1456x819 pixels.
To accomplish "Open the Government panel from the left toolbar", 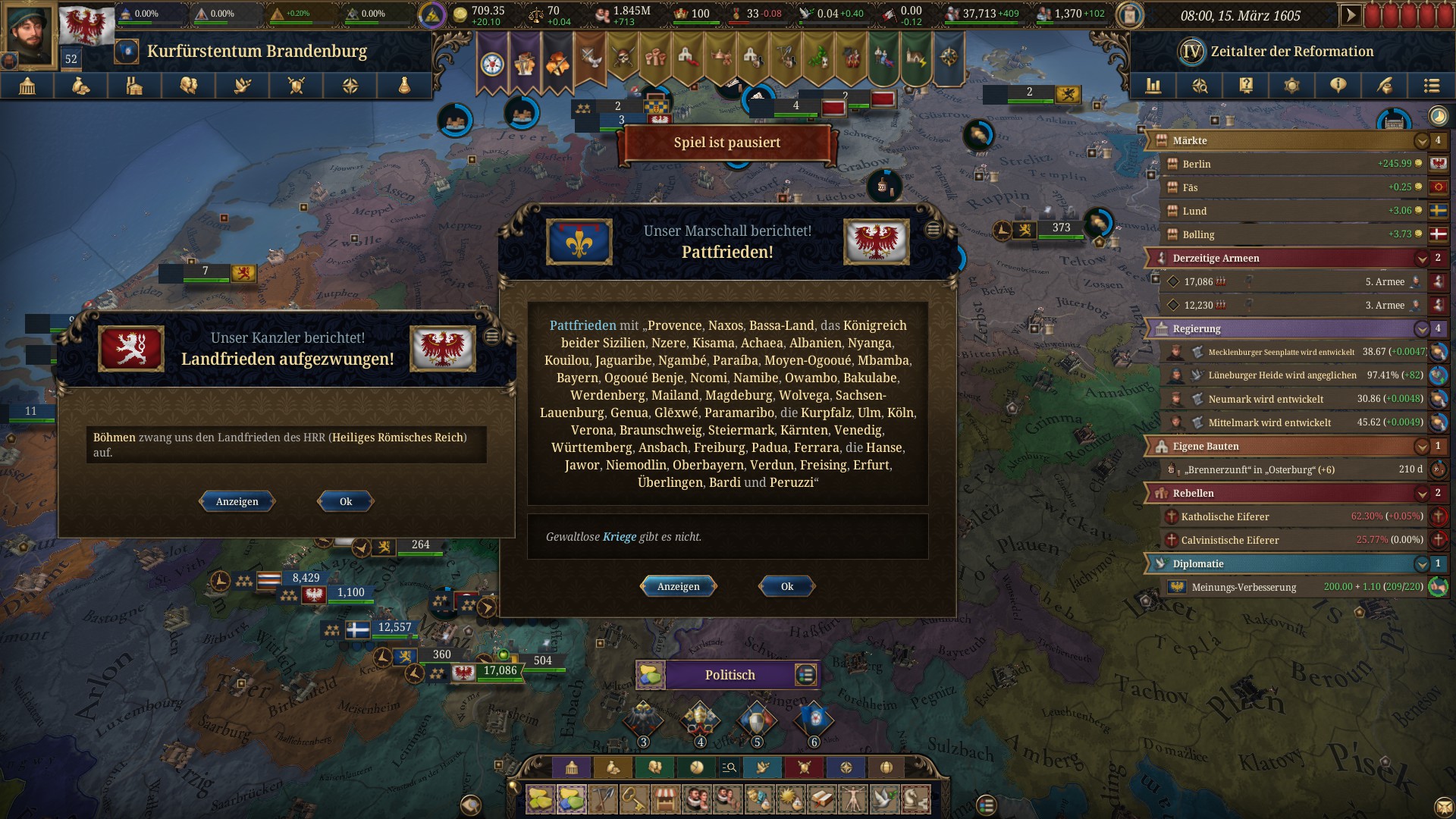I will [27, 86].
